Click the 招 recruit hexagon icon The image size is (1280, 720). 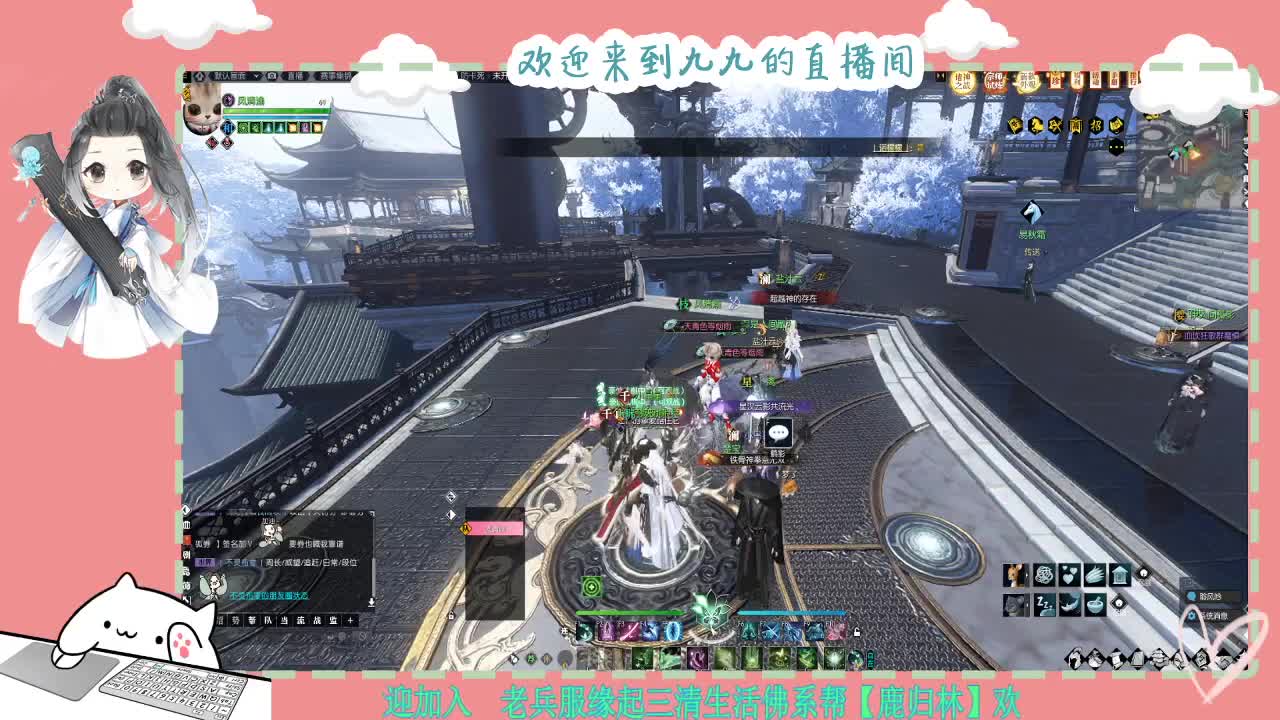(x=1096, y=125)
